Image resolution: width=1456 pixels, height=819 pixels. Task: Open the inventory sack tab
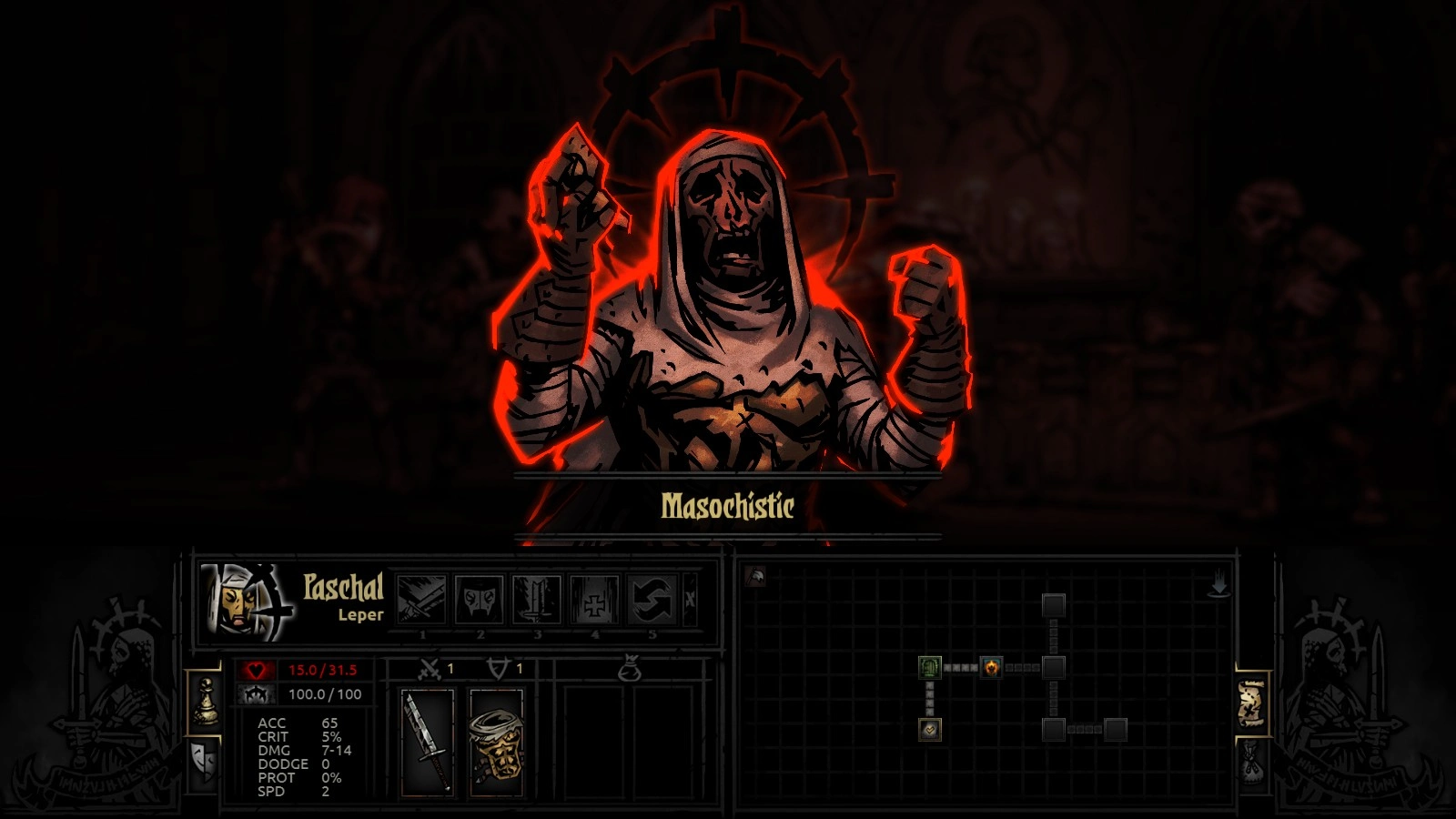click(x=1252, y=761)
